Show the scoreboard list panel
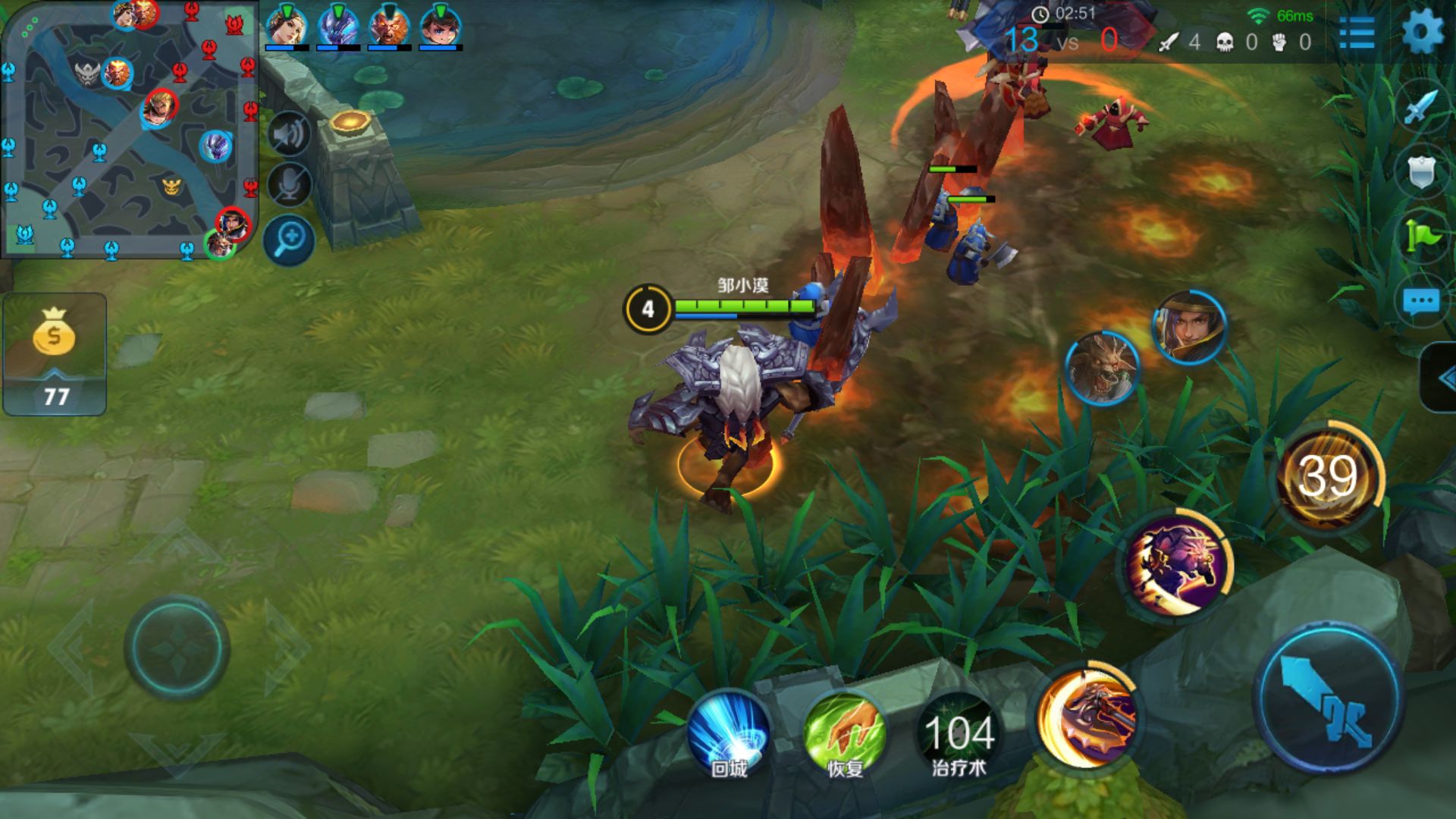Image resolution: width=1456 pixels, height=819 pixels. coord(1357,33)
